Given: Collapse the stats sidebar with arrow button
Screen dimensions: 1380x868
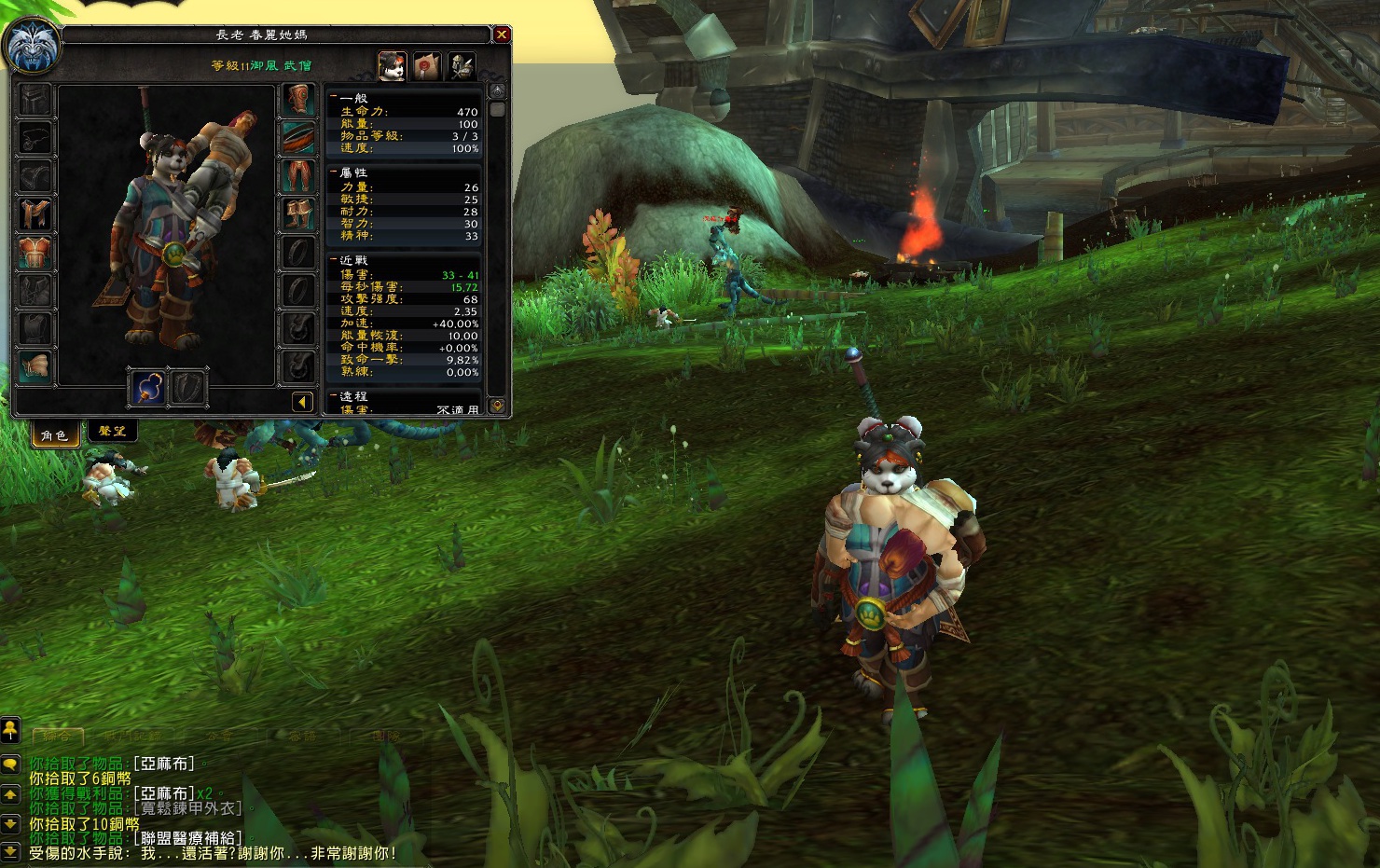Looking at the screenshot, I should 302,402.
